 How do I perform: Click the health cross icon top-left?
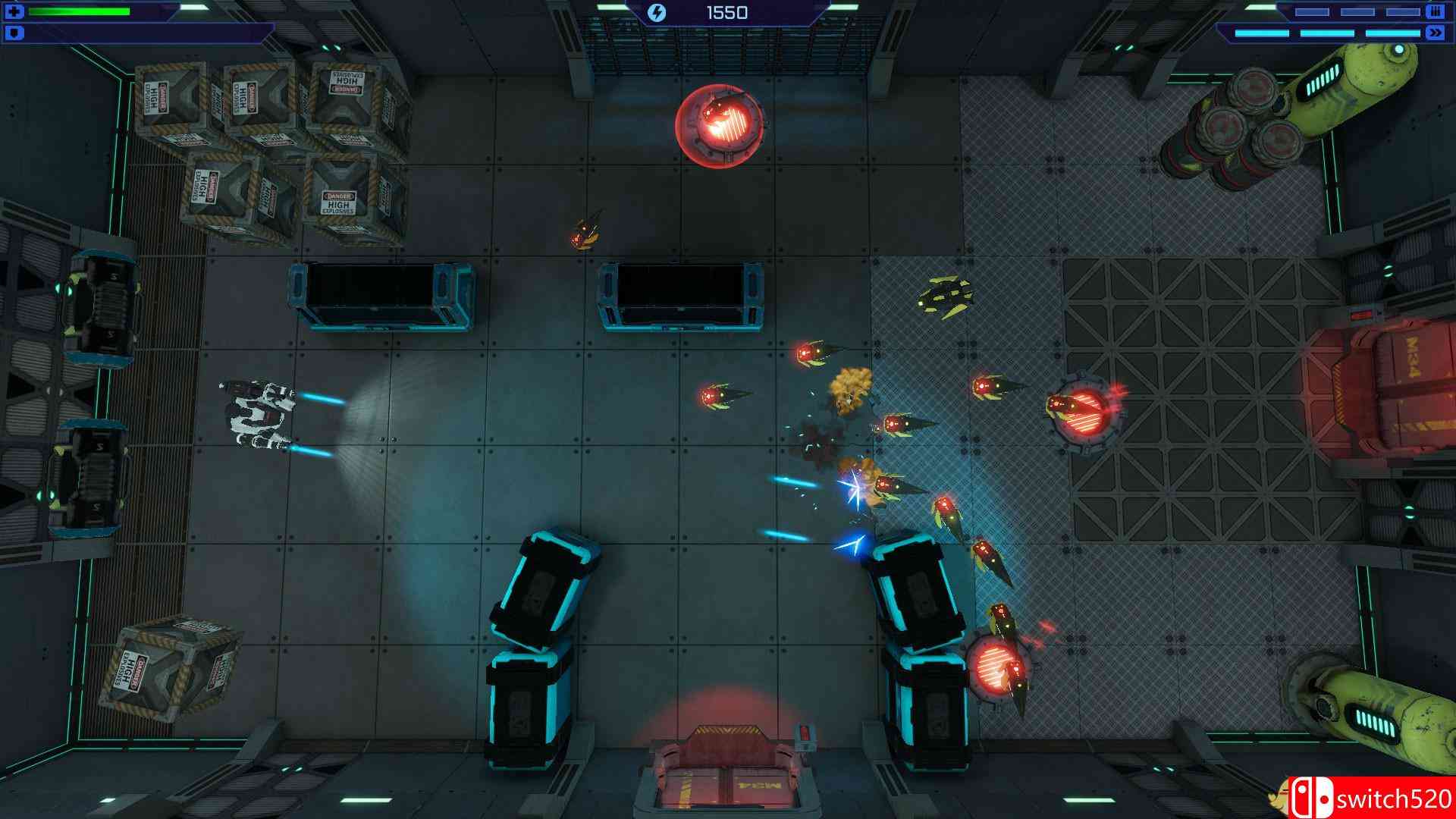pos(15,11)
